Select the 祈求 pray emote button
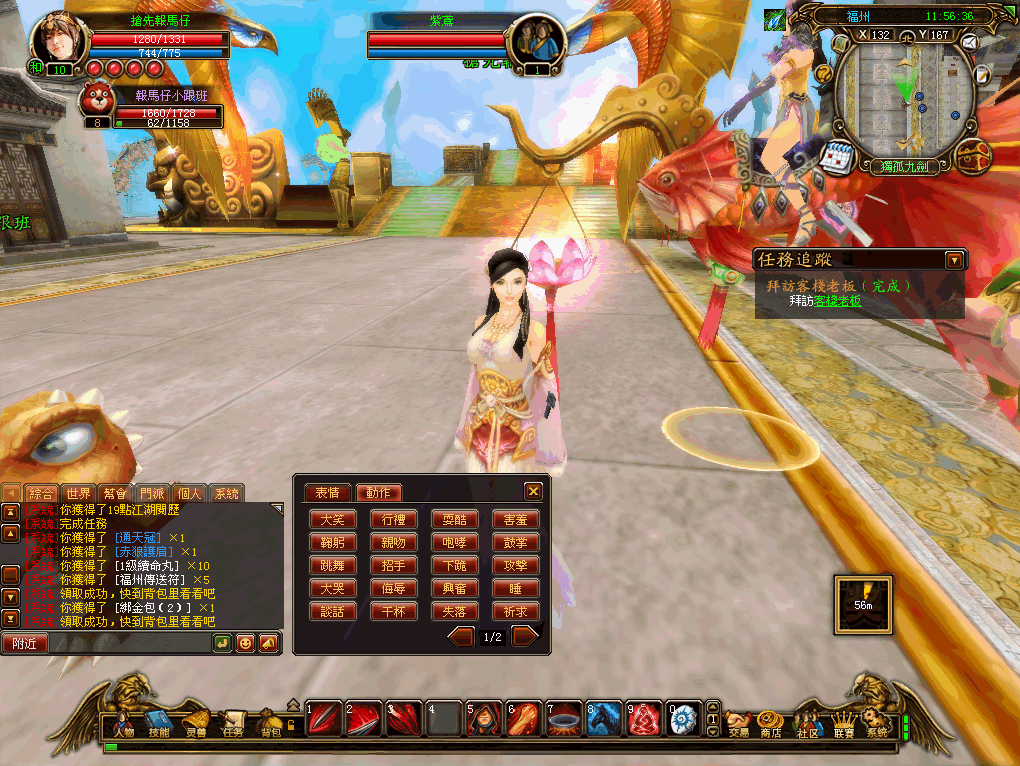This screenshot has height=766, width=1020. [x=515, y=611]
